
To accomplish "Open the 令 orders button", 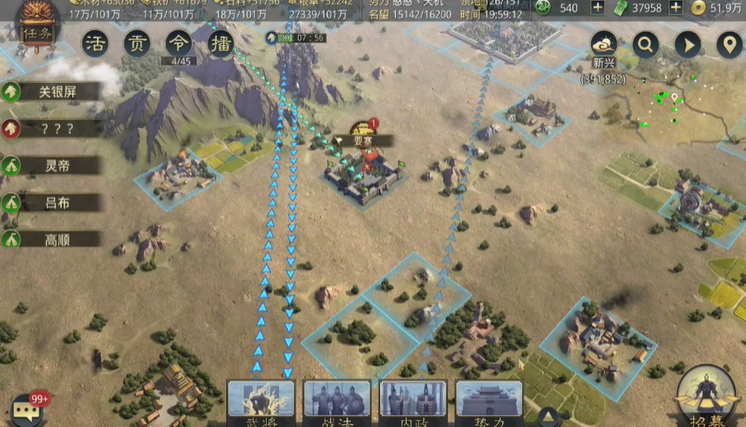I will point(180,44).
